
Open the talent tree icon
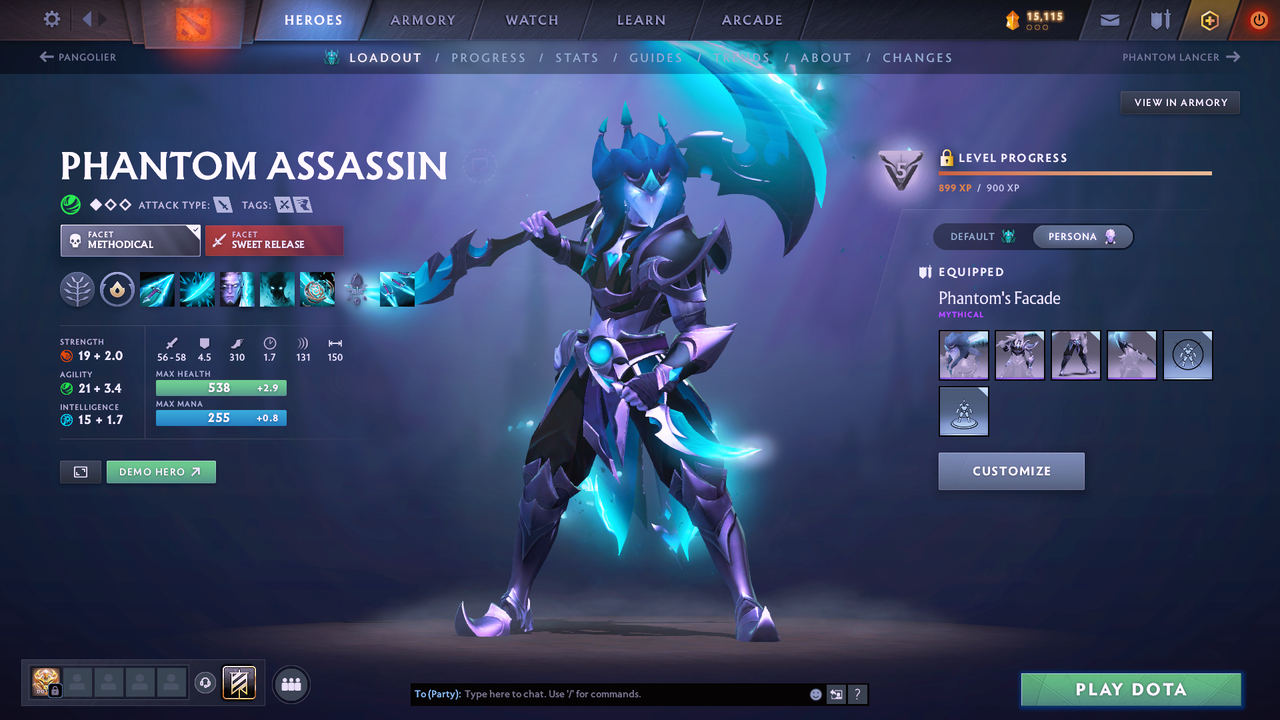click(77, 289)
